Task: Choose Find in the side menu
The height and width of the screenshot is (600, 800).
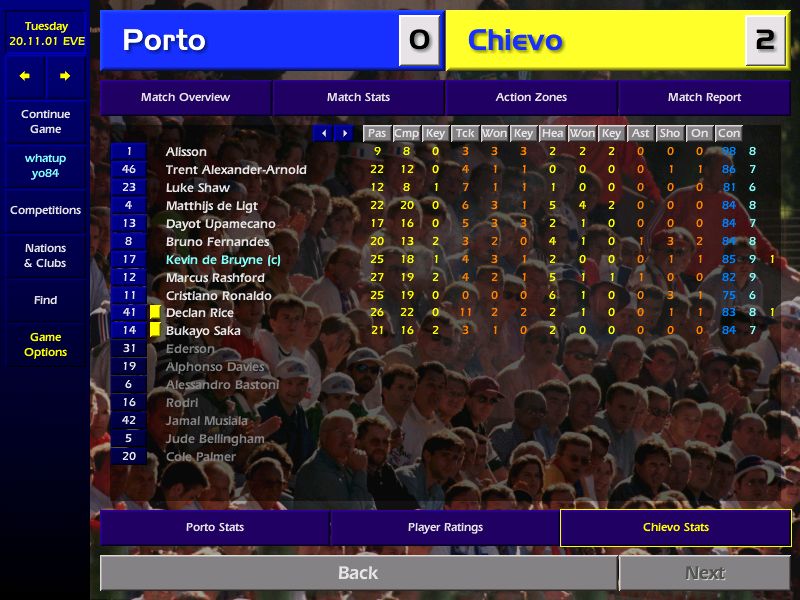Action: coord(45,300)
